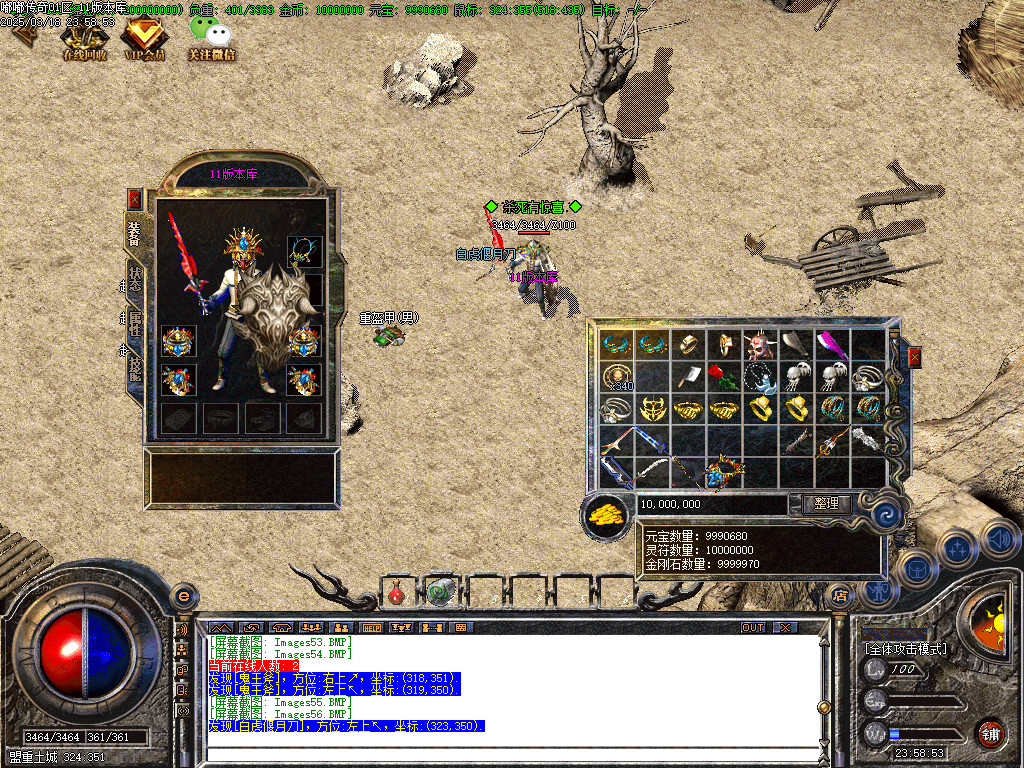Open the 铺 stall round button
The width and height of the screenshot is (1024, 768).
point(989,733)
